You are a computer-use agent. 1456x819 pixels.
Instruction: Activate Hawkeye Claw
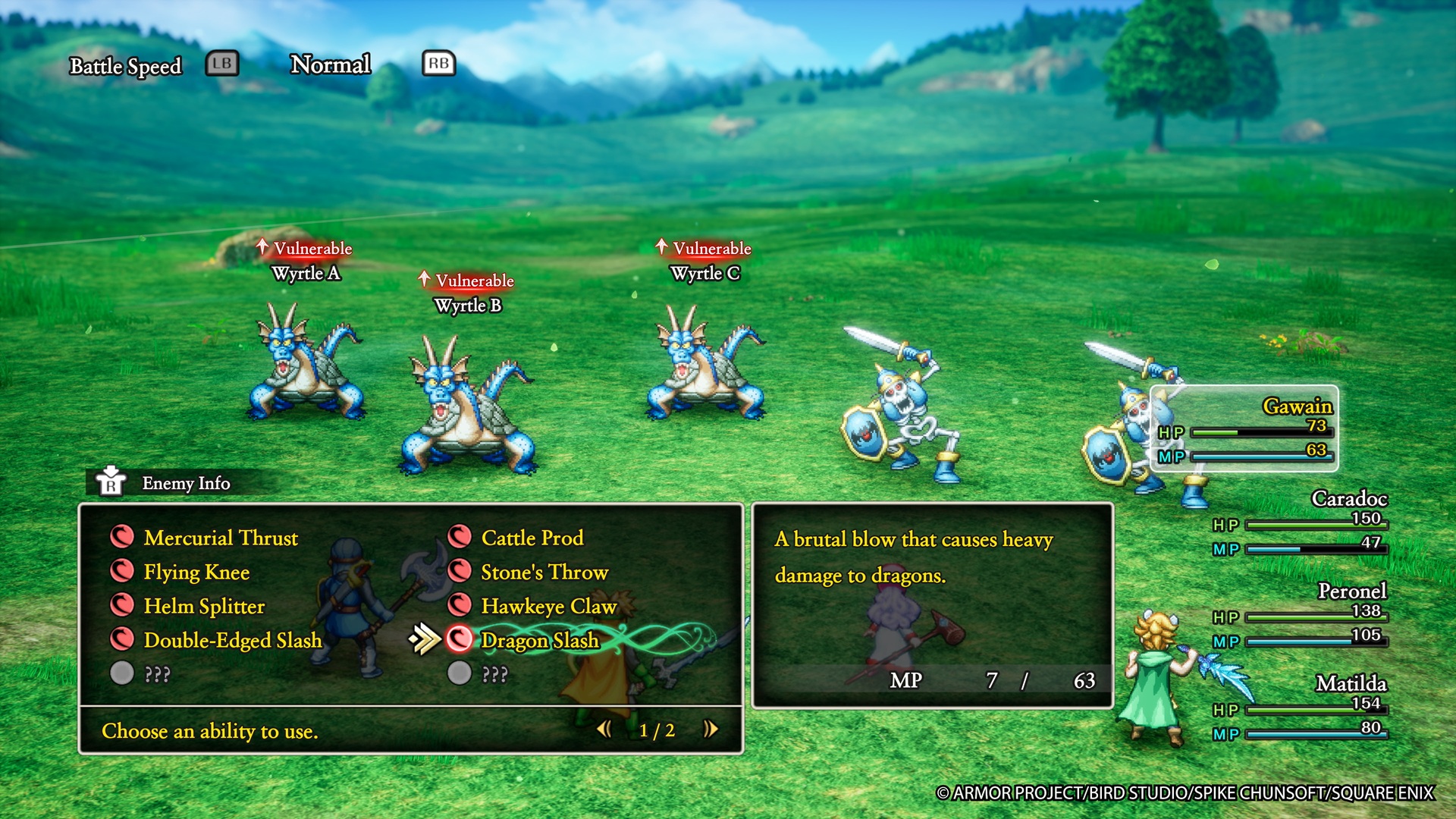pyautogui.click(x=548, y=606)
